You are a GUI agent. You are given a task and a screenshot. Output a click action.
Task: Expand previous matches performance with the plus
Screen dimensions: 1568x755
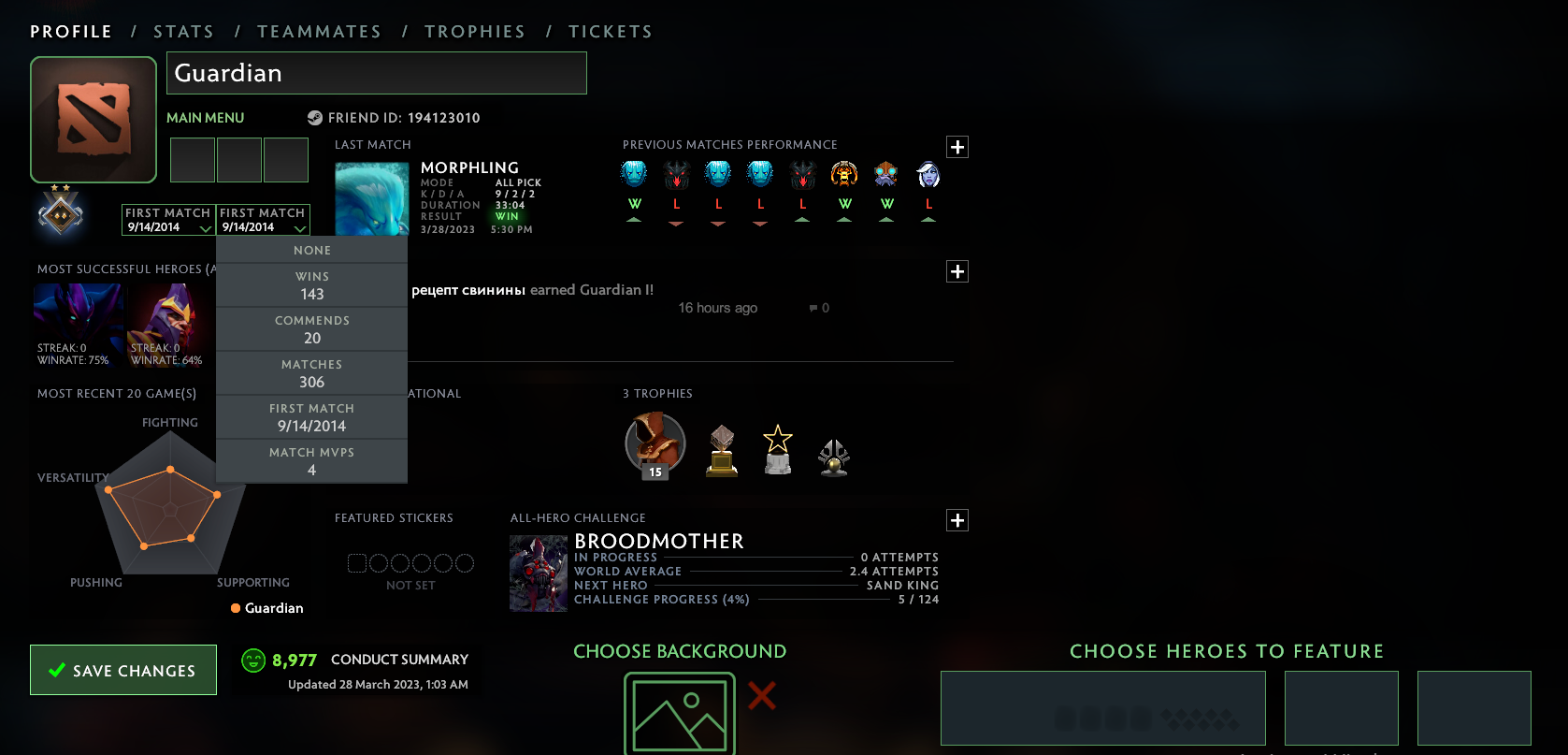957,147
